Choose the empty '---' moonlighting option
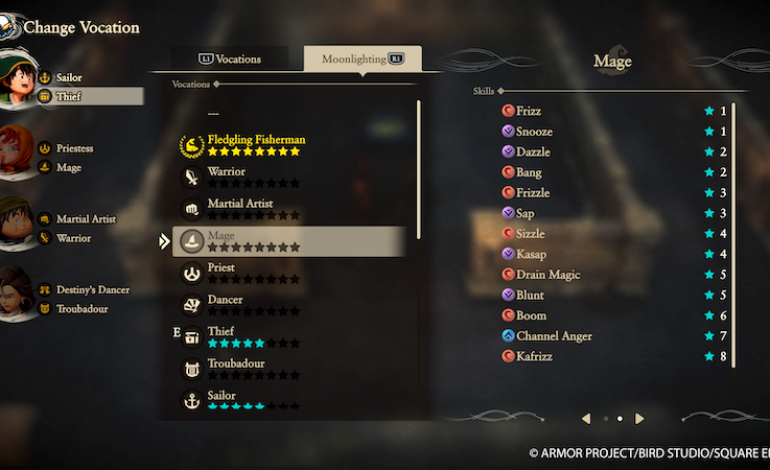The image size is (770, 470). pos(213,114)
